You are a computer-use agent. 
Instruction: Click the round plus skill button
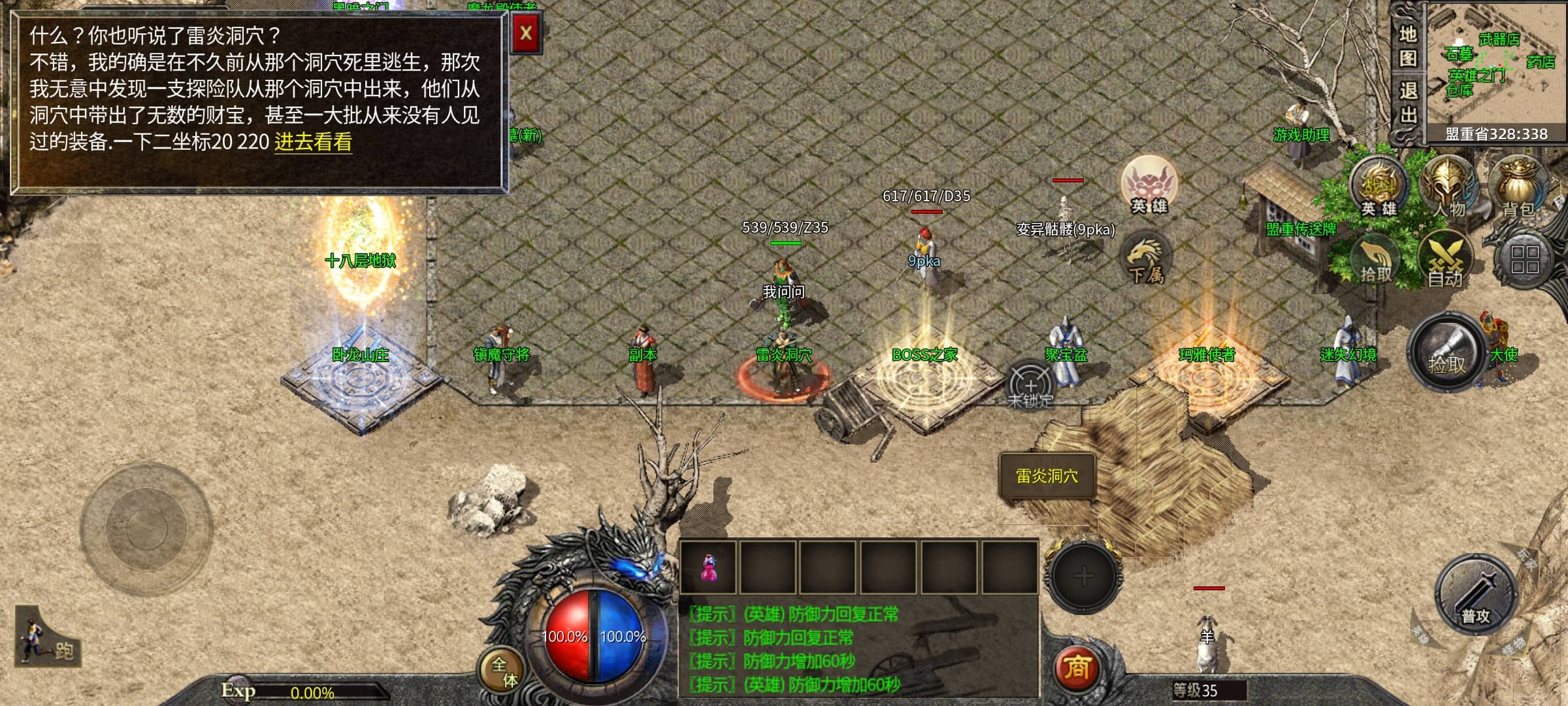(x=1083, y=577)
